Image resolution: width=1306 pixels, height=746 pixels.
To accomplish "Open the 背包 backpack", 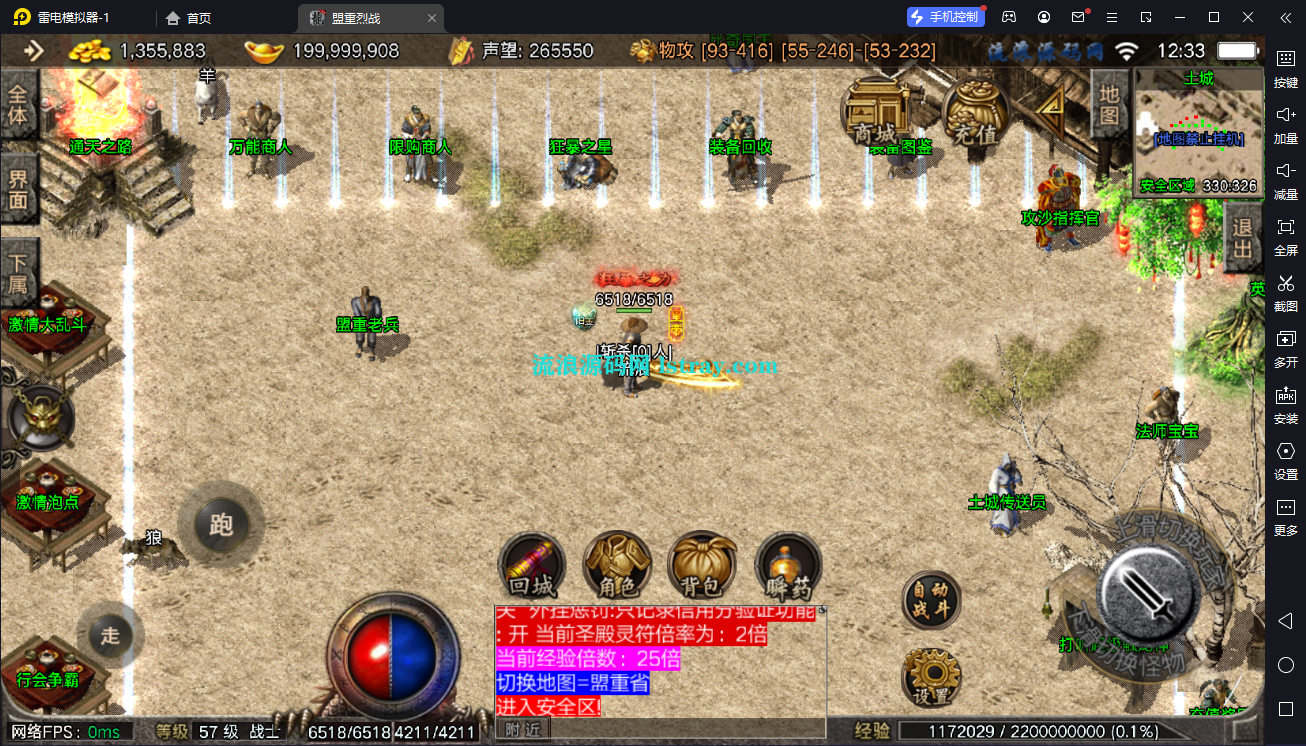I will pos(703,565).
